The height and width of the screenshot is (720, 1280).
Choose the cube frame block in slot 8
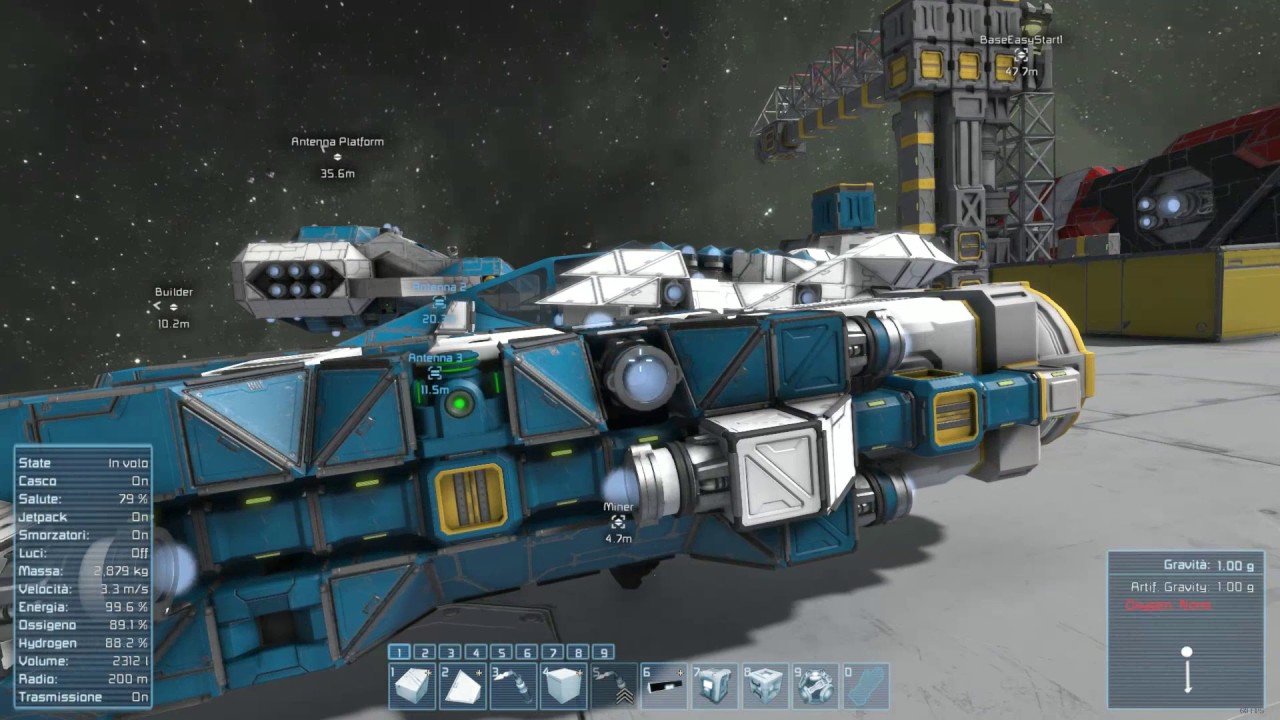[766, 686]
